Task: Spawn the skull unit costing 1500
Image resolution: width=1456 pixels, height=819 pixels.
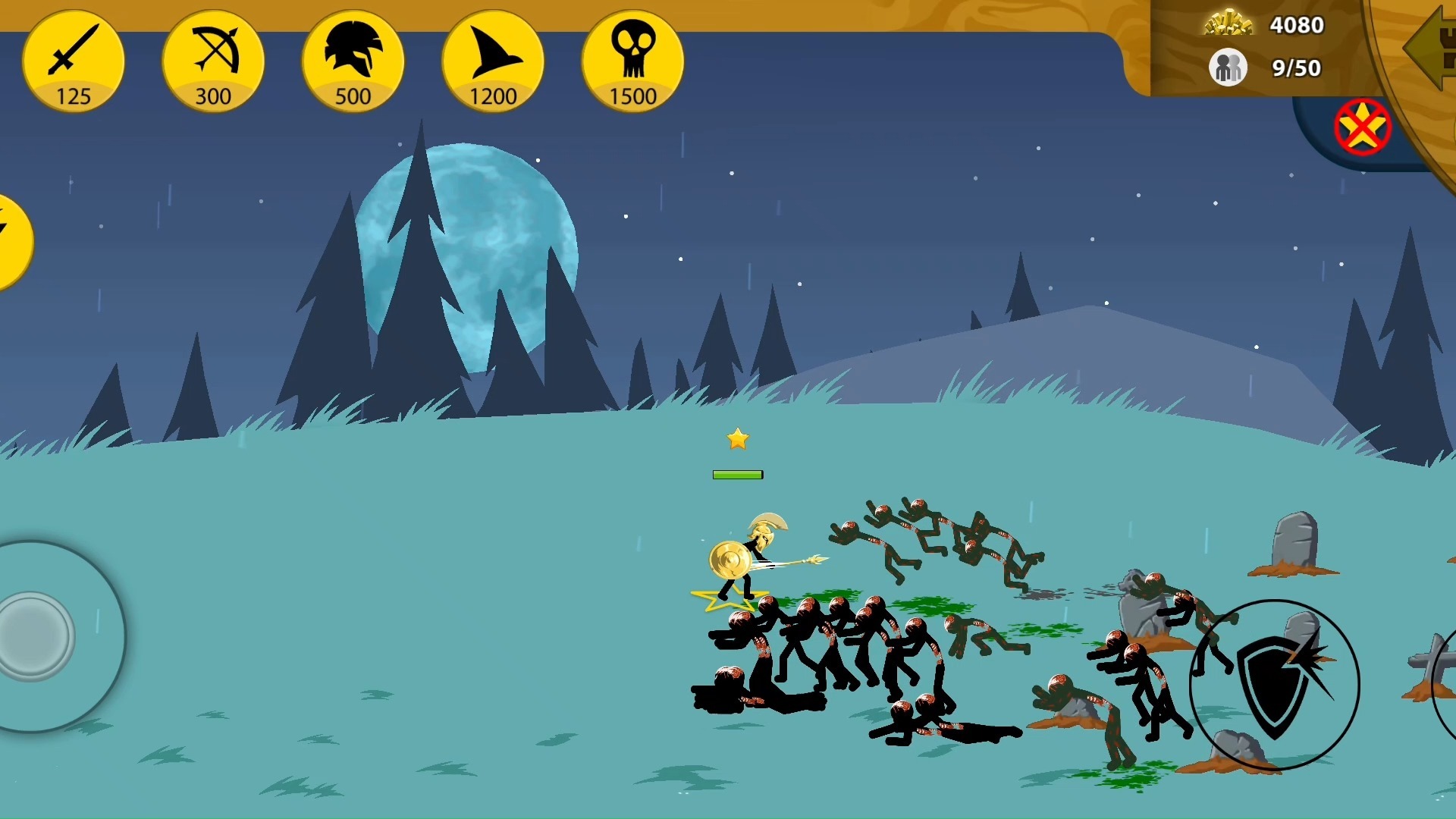Action: point(632,61)
